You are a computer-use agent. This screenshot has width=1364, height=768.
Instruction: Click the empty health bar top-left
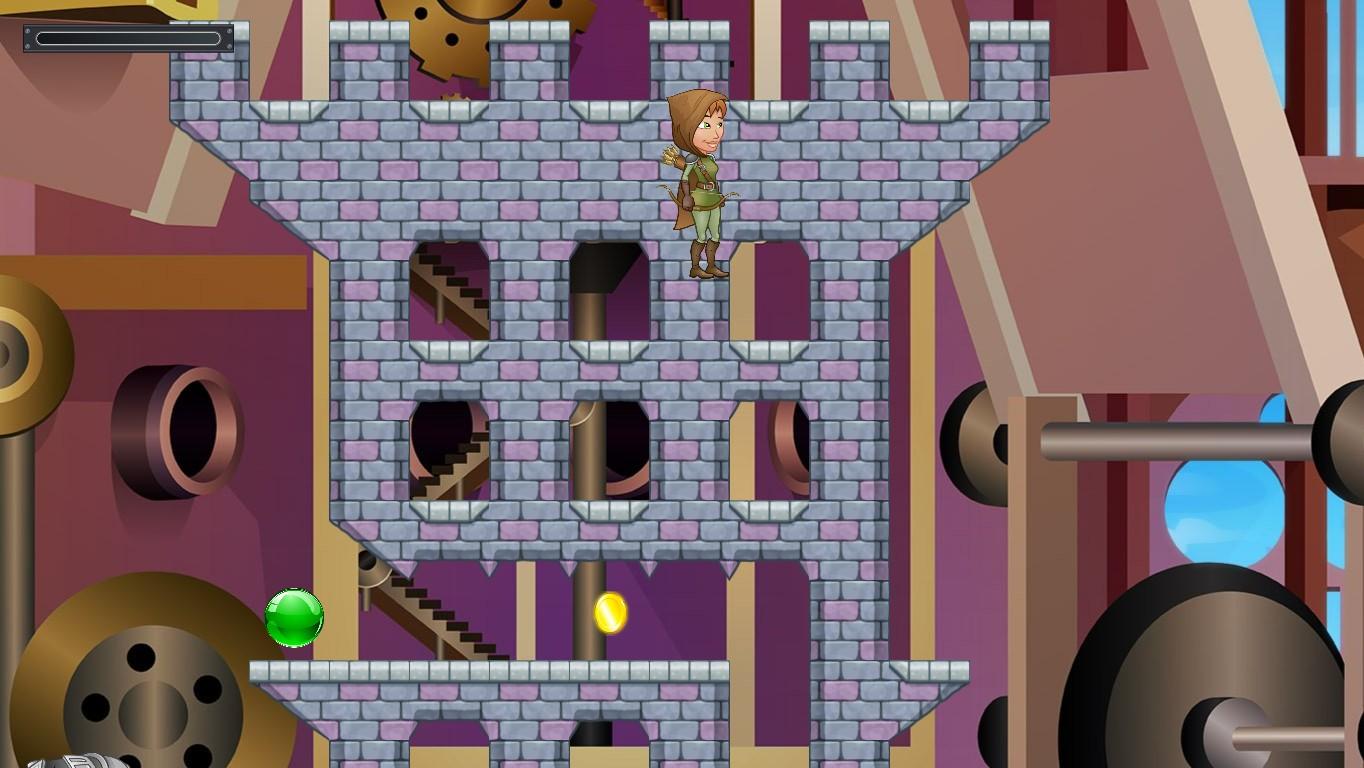[128, 38]
